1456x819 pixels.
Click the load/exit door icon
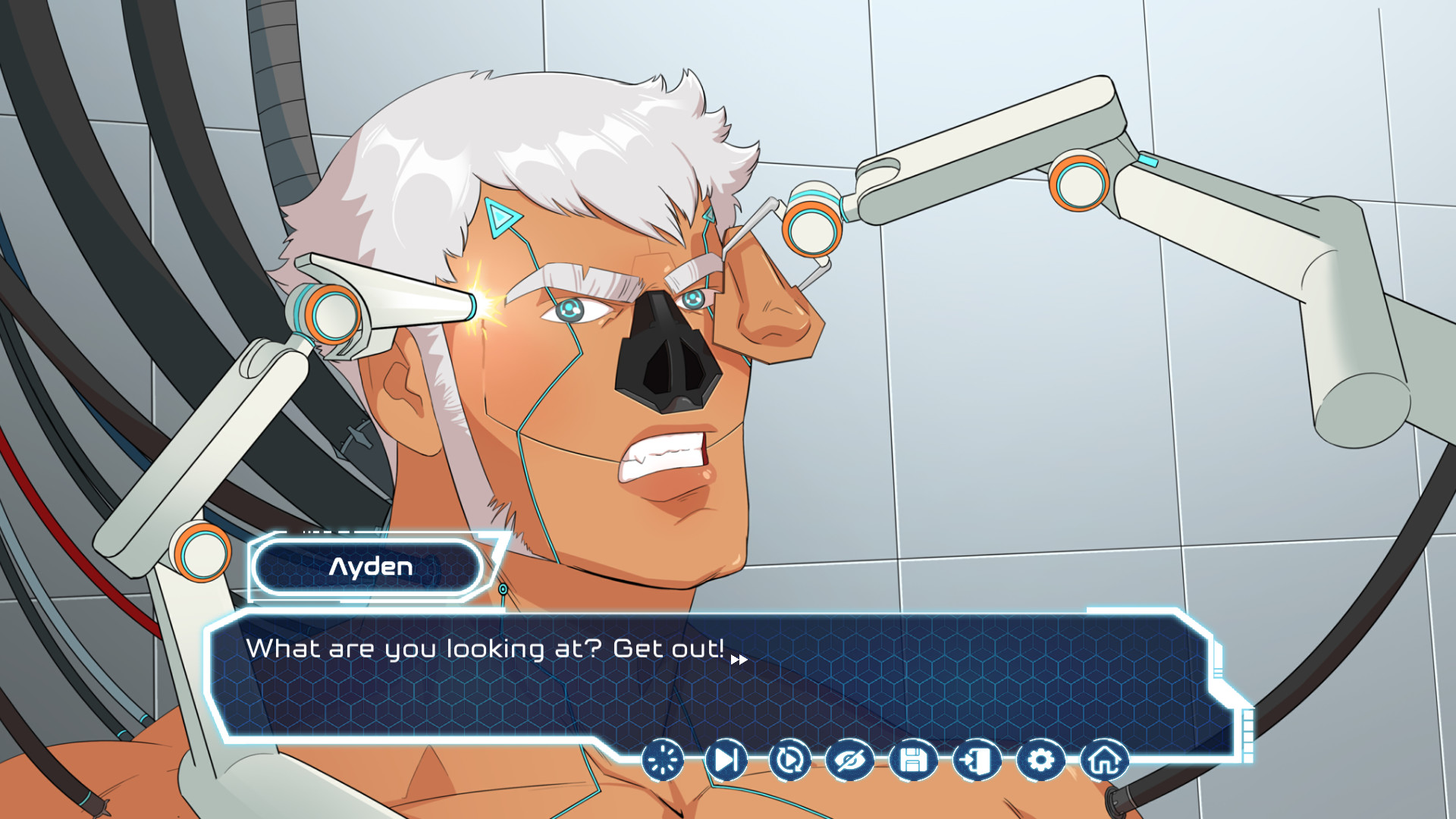tap(977, 759)
